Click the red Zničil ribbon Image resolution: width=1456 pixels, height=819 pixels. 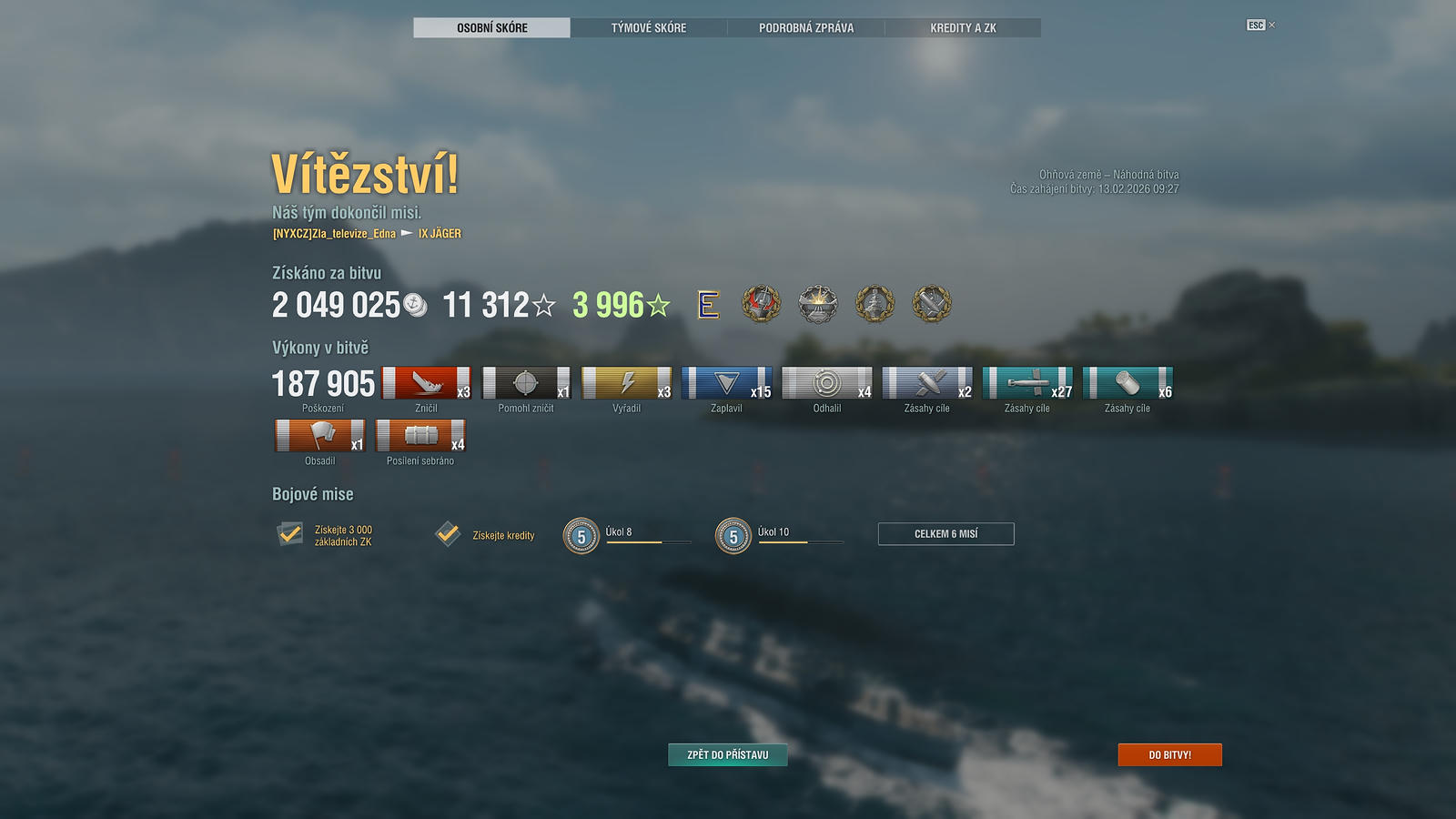point(426,383)
